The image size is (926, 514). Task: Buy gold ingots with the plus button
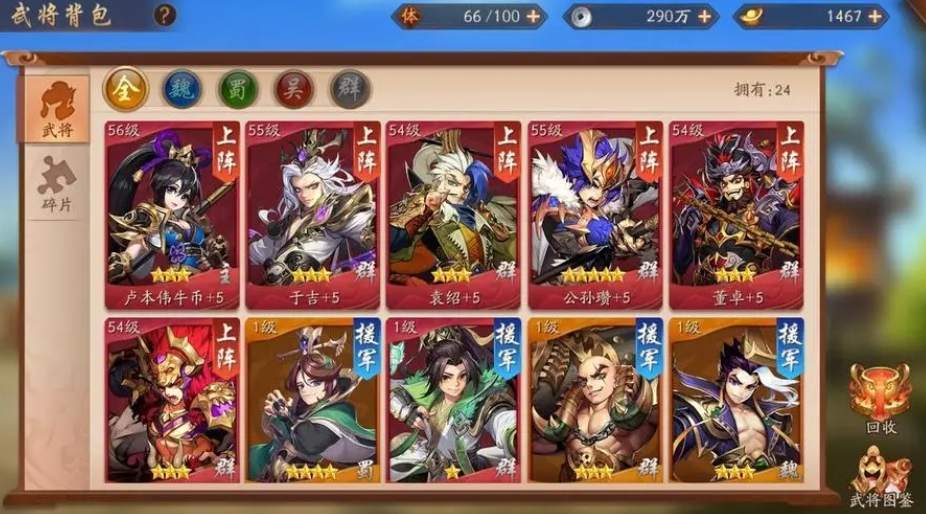[x=875, y=16]
